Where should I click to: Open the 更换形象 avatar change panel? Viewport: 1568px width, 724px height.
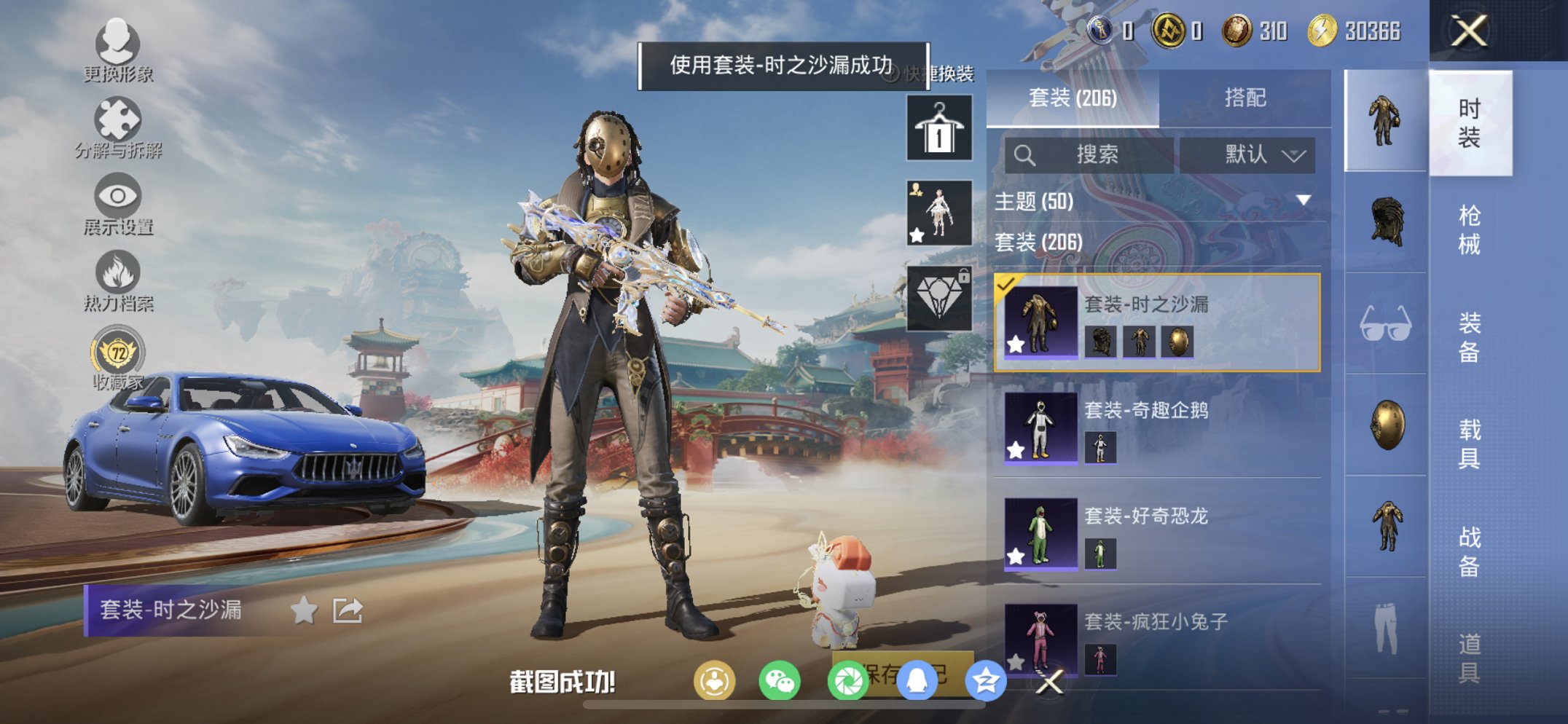(117, 50)
